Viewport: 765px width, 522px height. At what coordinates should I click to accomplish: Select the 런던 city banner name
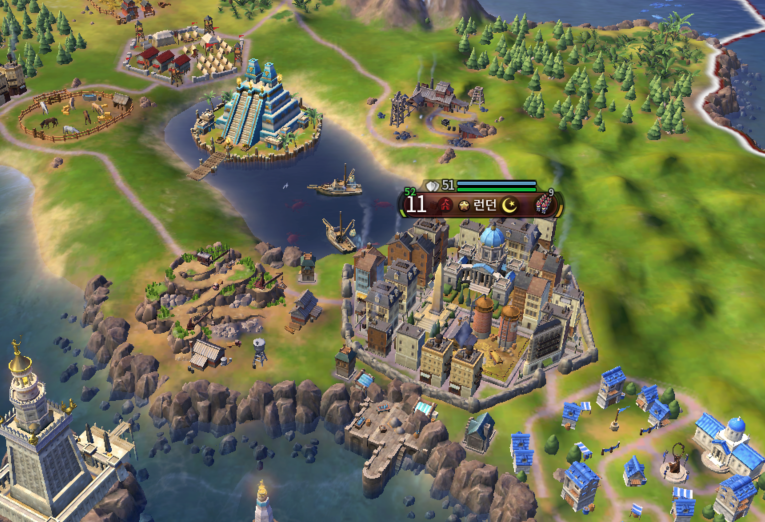click(485, 205)
